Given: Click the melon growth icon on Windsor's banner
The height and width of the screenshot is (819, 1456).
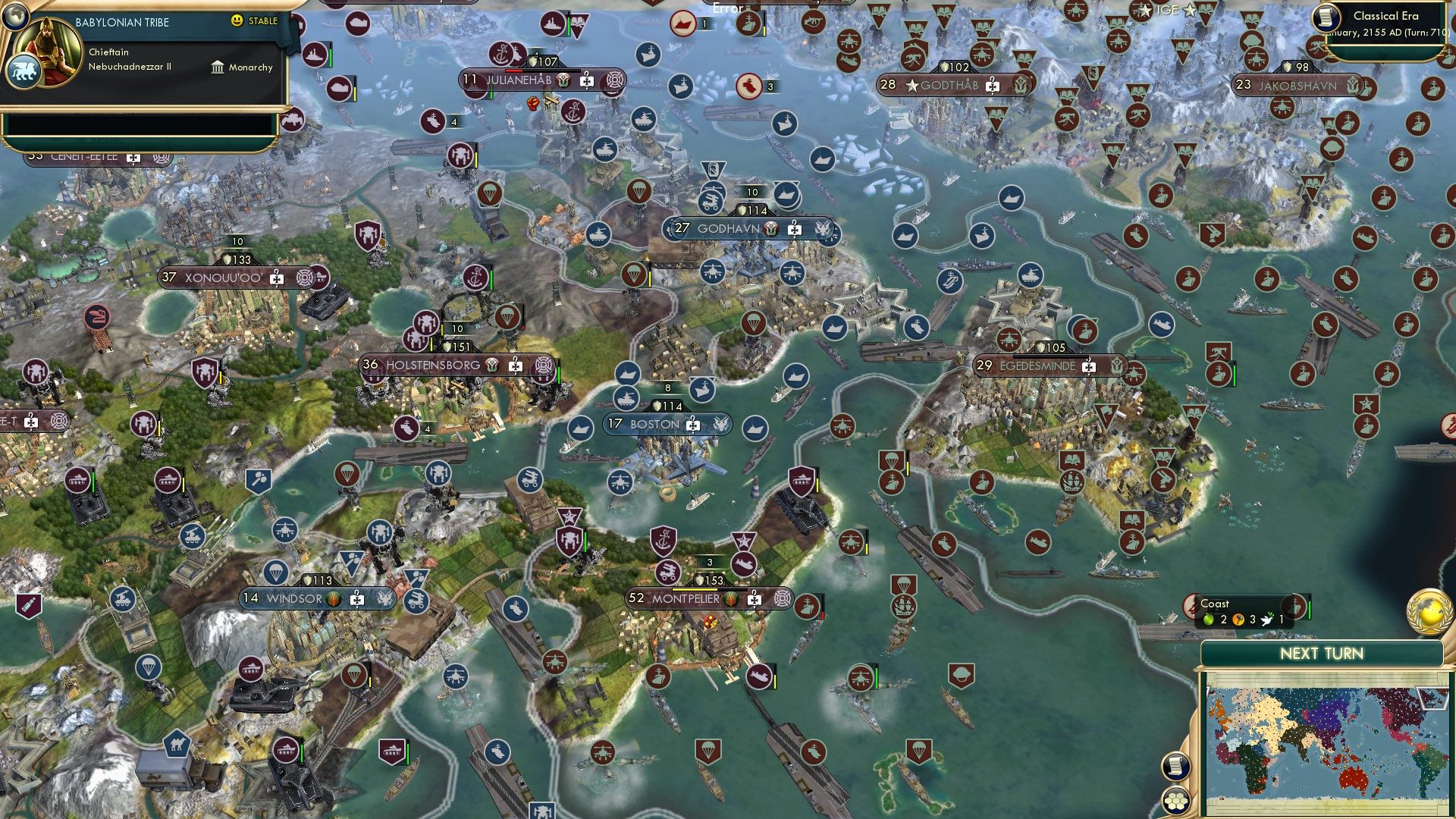Looking at the screenshot, I should click(x=331, y=598).
